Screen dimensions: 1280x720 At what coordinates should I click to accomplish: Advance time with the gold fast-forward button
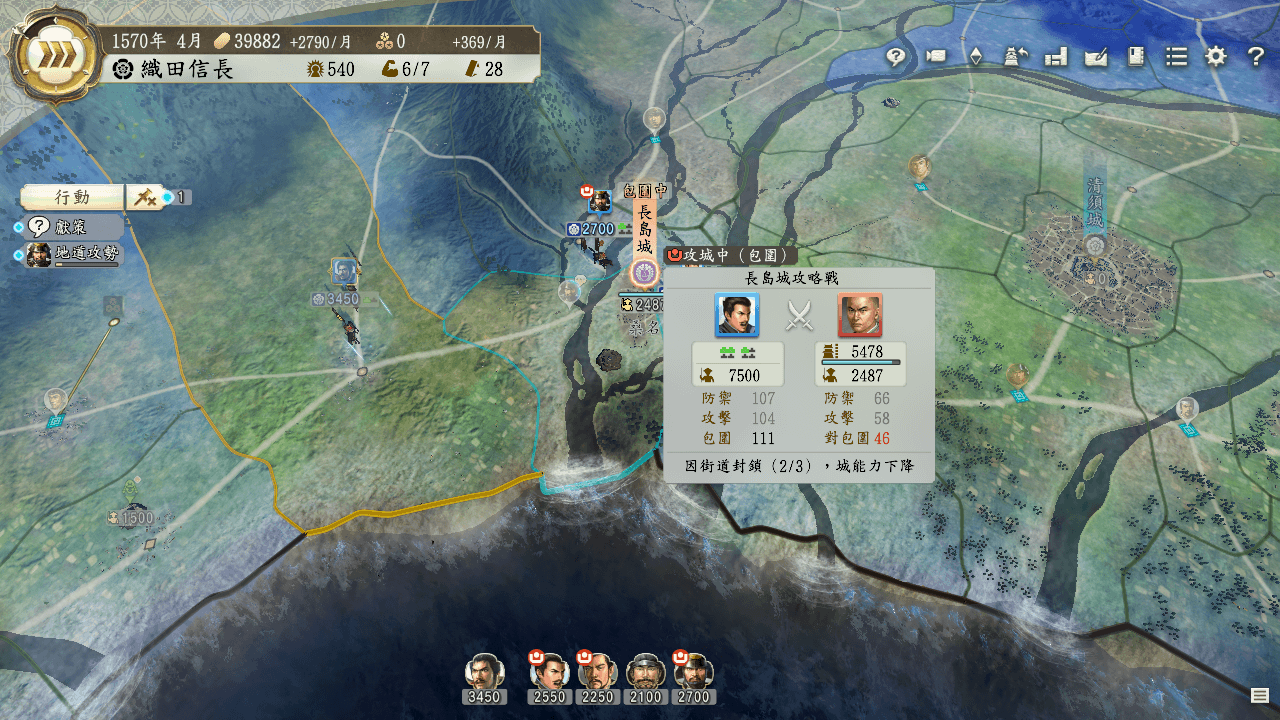click(x=54, y=57)
